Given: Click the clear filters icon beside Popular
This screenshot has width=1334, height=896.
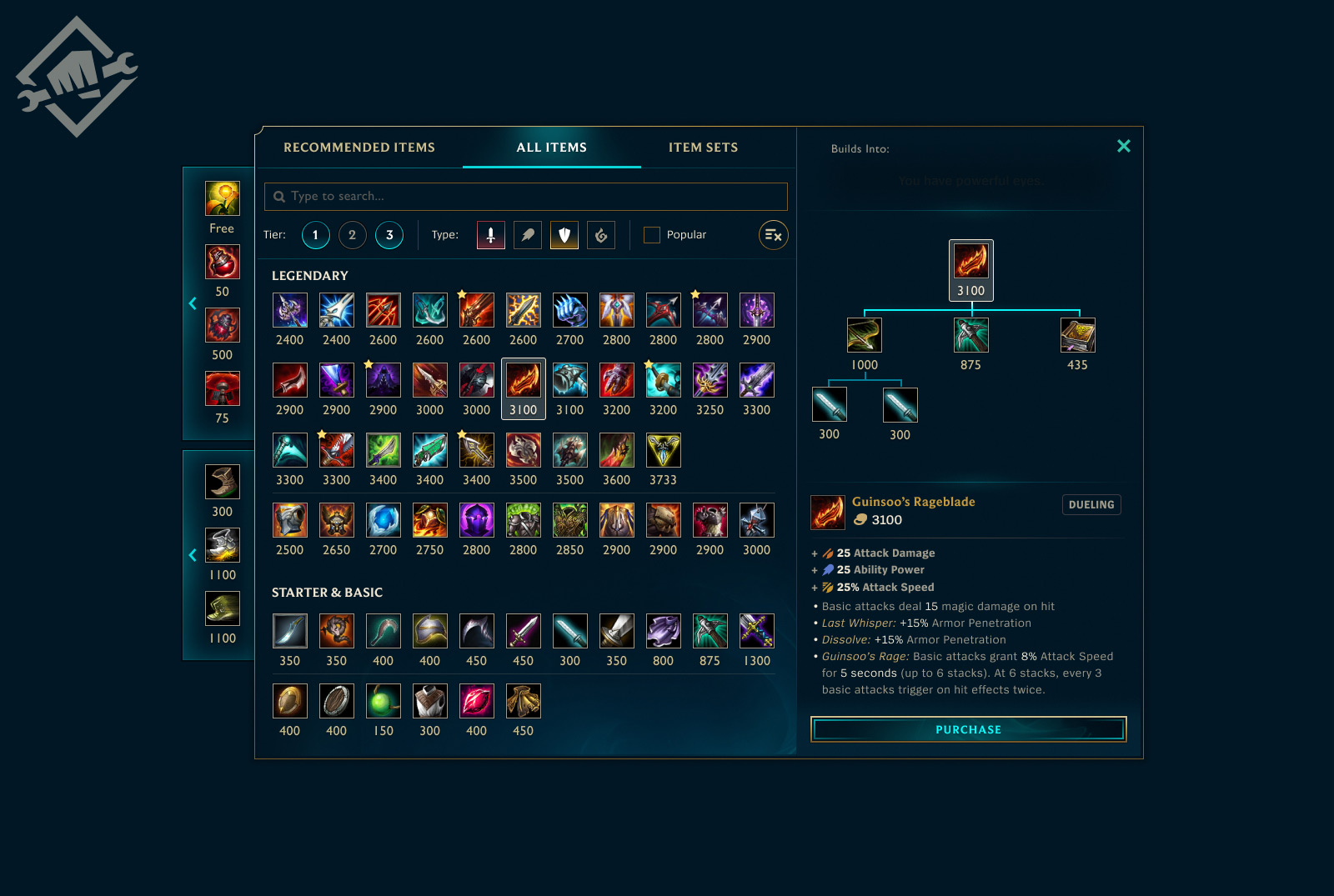Looking at the screenshot, I should [773, 235].
